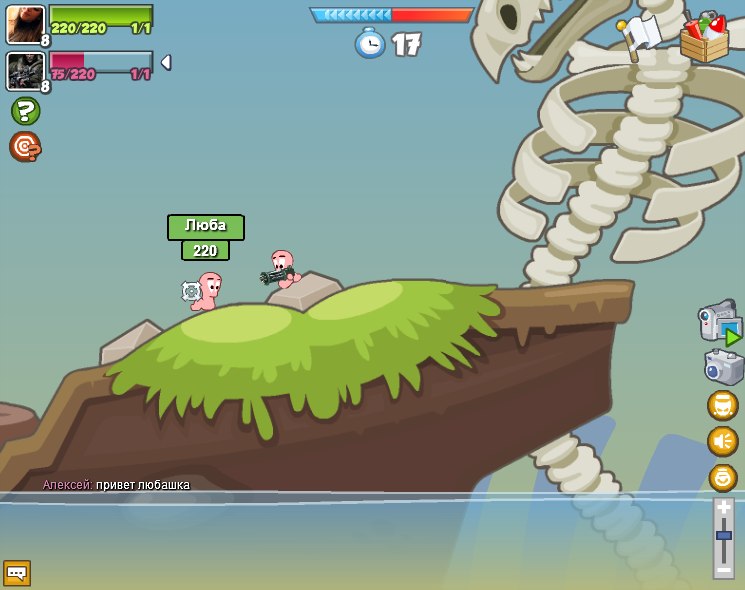Click the zoom slider handle
745x590 pixels.
coord(723,536)
